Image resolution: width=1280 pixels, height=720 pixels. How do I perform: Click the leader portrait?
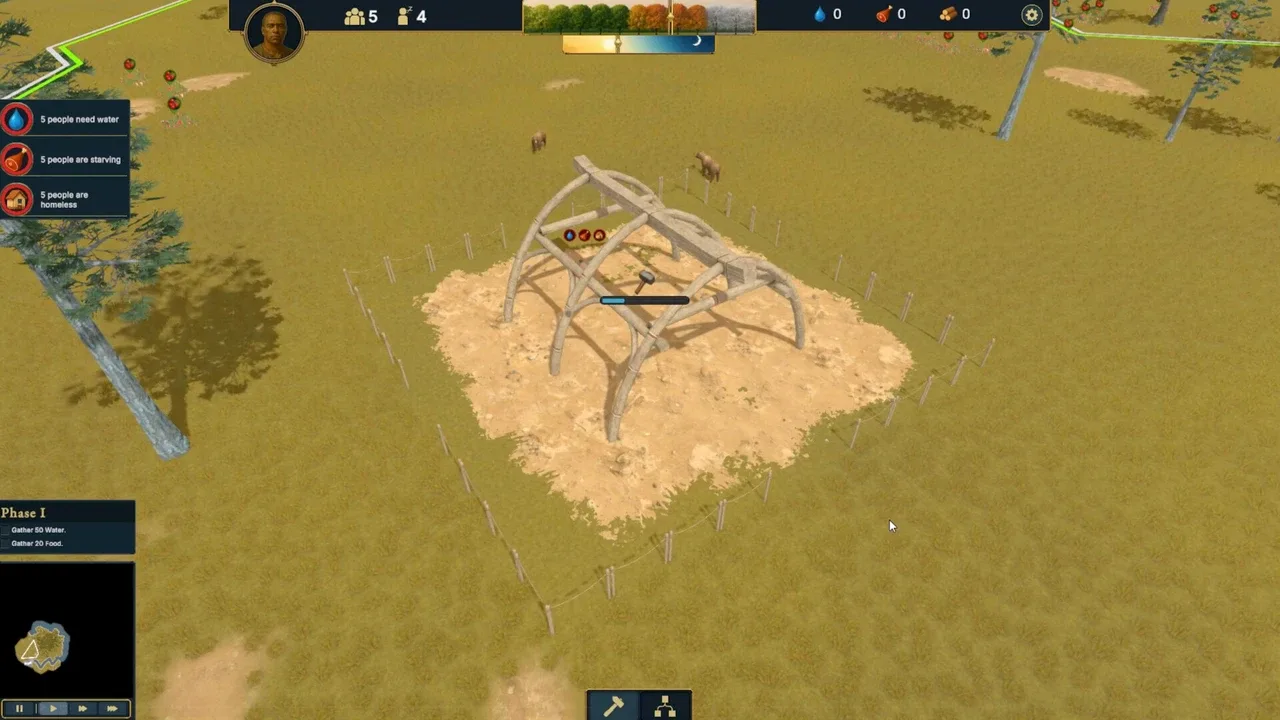[x=274, y=33]
